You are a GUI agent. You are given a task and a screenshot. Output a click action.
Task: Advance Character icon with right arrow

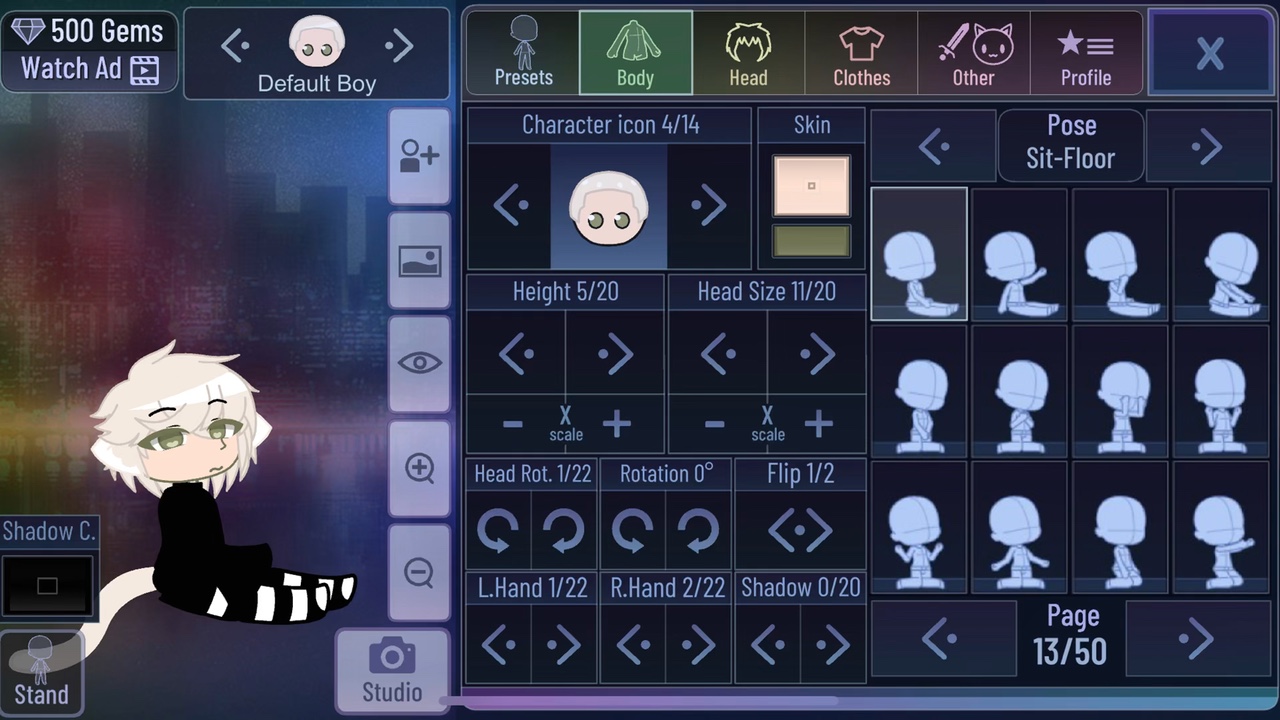pos(709,205)
